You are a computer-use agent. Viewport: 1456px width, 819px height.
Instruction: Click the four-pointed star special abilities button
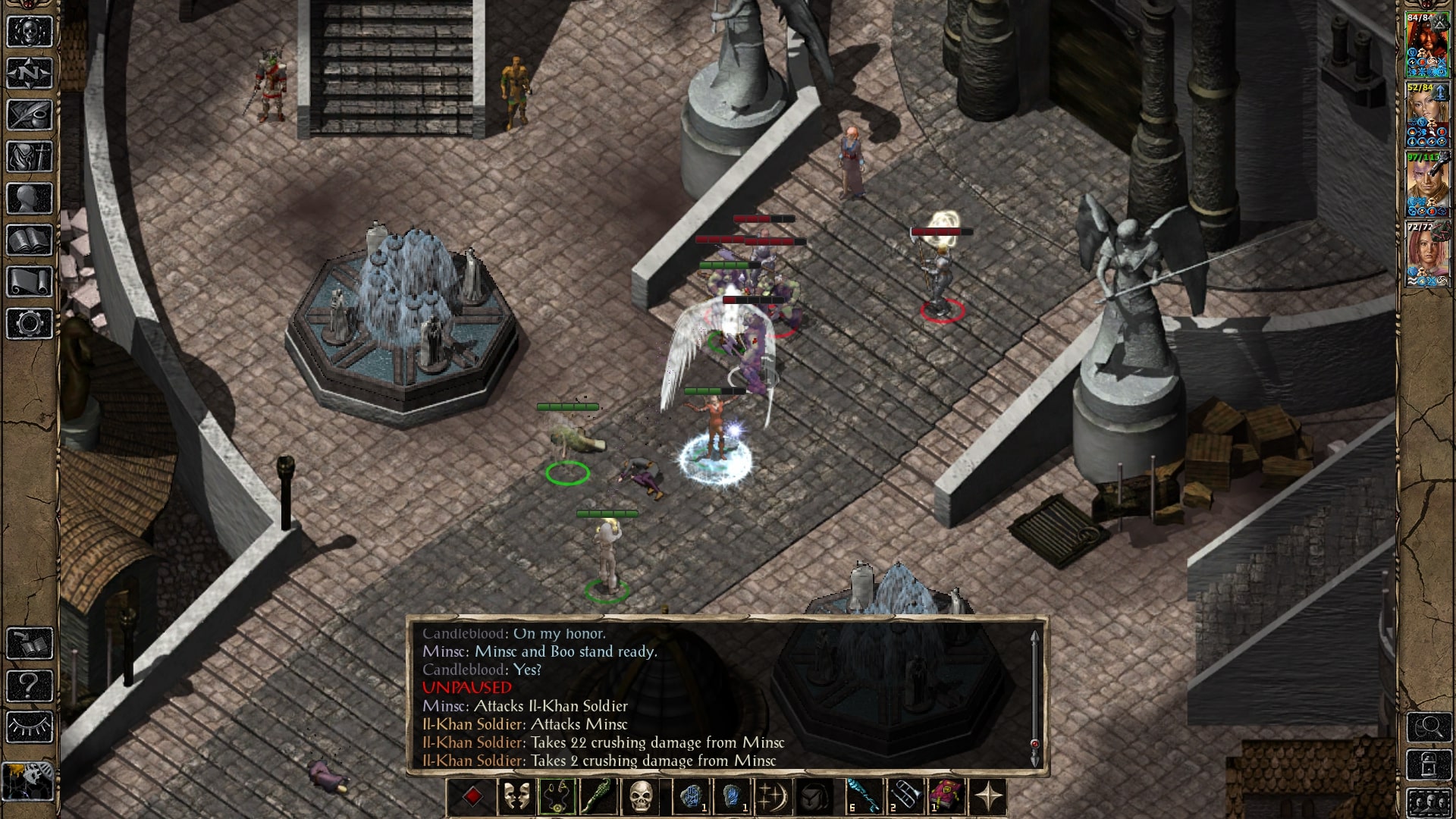point(989,796)
